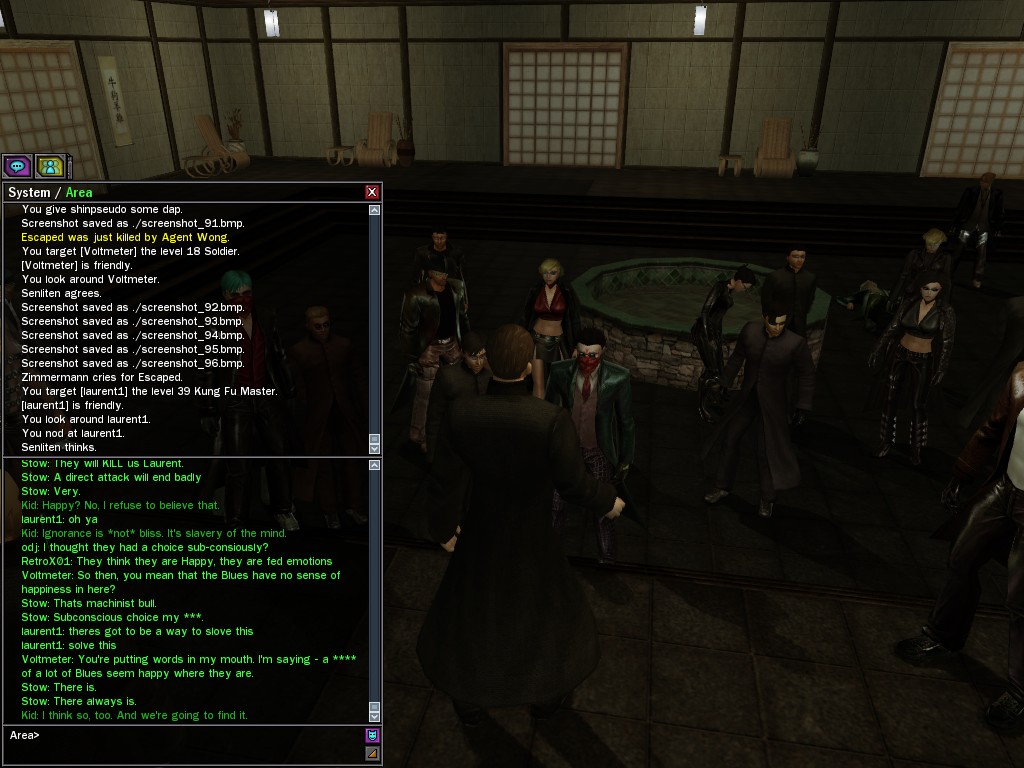Switch to the Area chat tab
Image resolution: width=1024 pixels, height=768 pixels.
tap(79, 192)
